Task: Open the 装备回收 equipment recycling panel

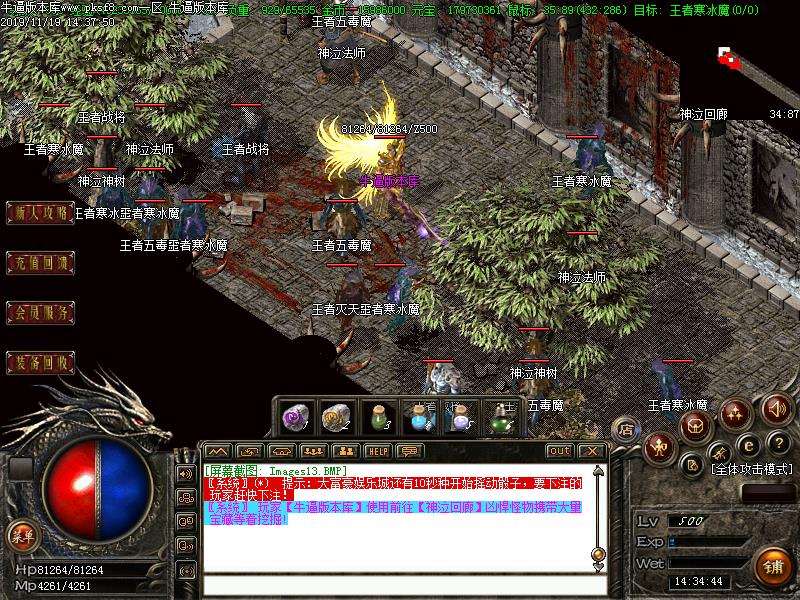Action: tap(42, 361)
